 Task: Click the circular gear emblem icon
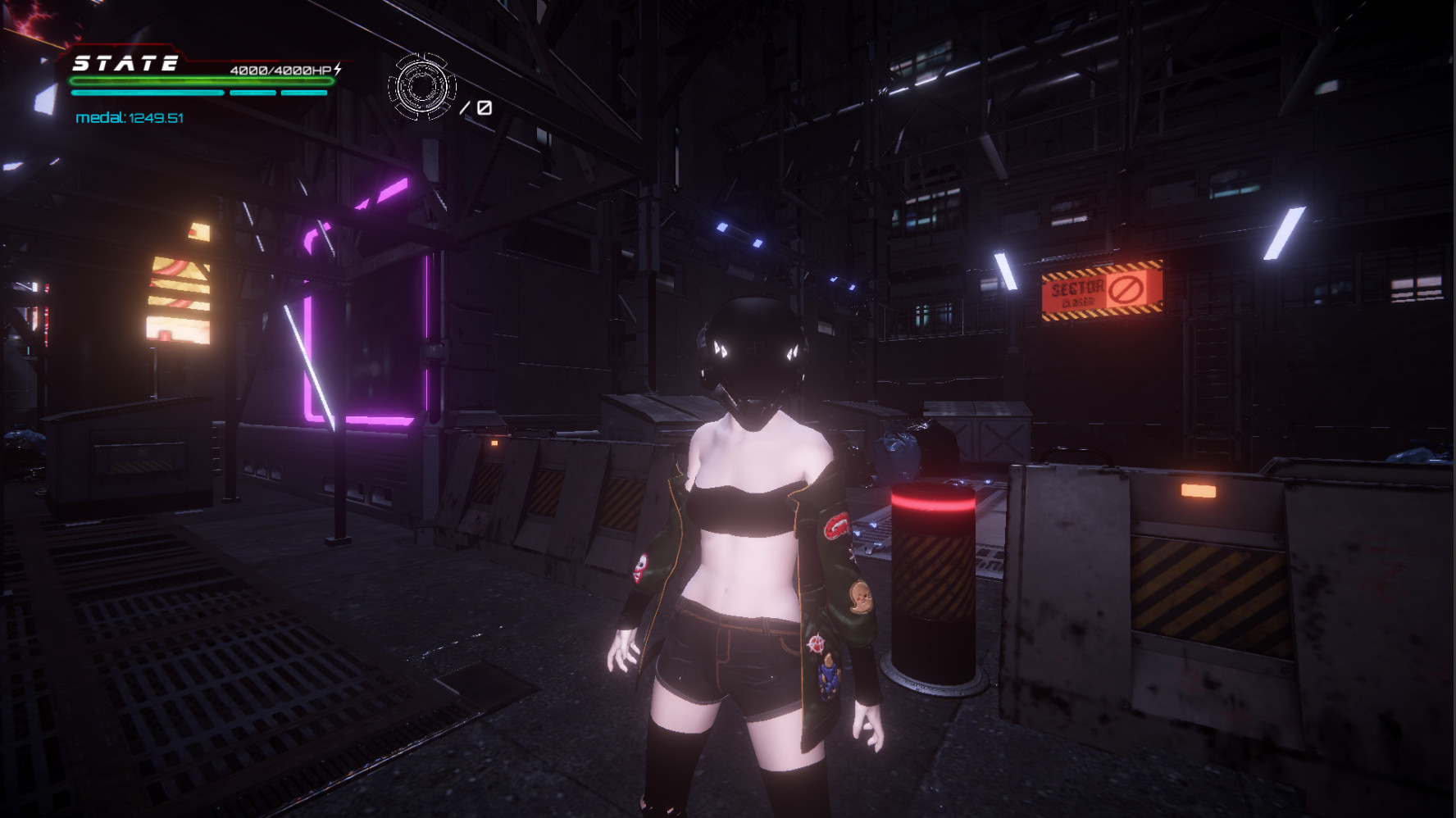pyautogui.click(x=421, y=87)
